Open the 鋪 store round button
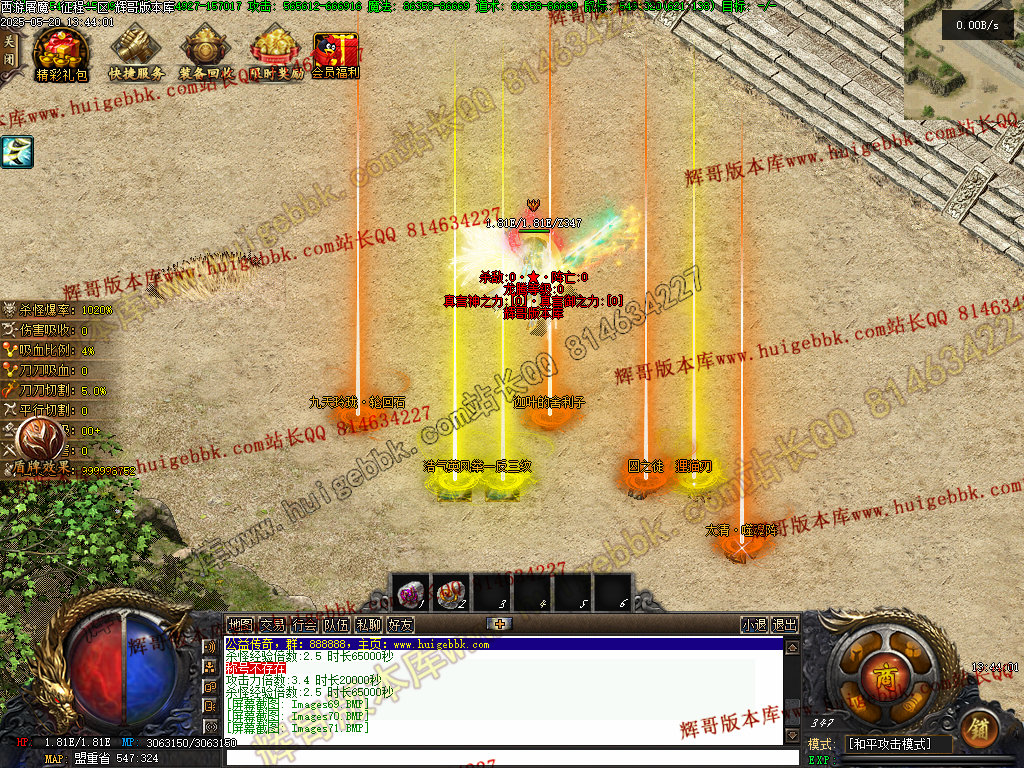Image resolution: width=1024 pixels, height=768 pixels. [x=980, y=729]
